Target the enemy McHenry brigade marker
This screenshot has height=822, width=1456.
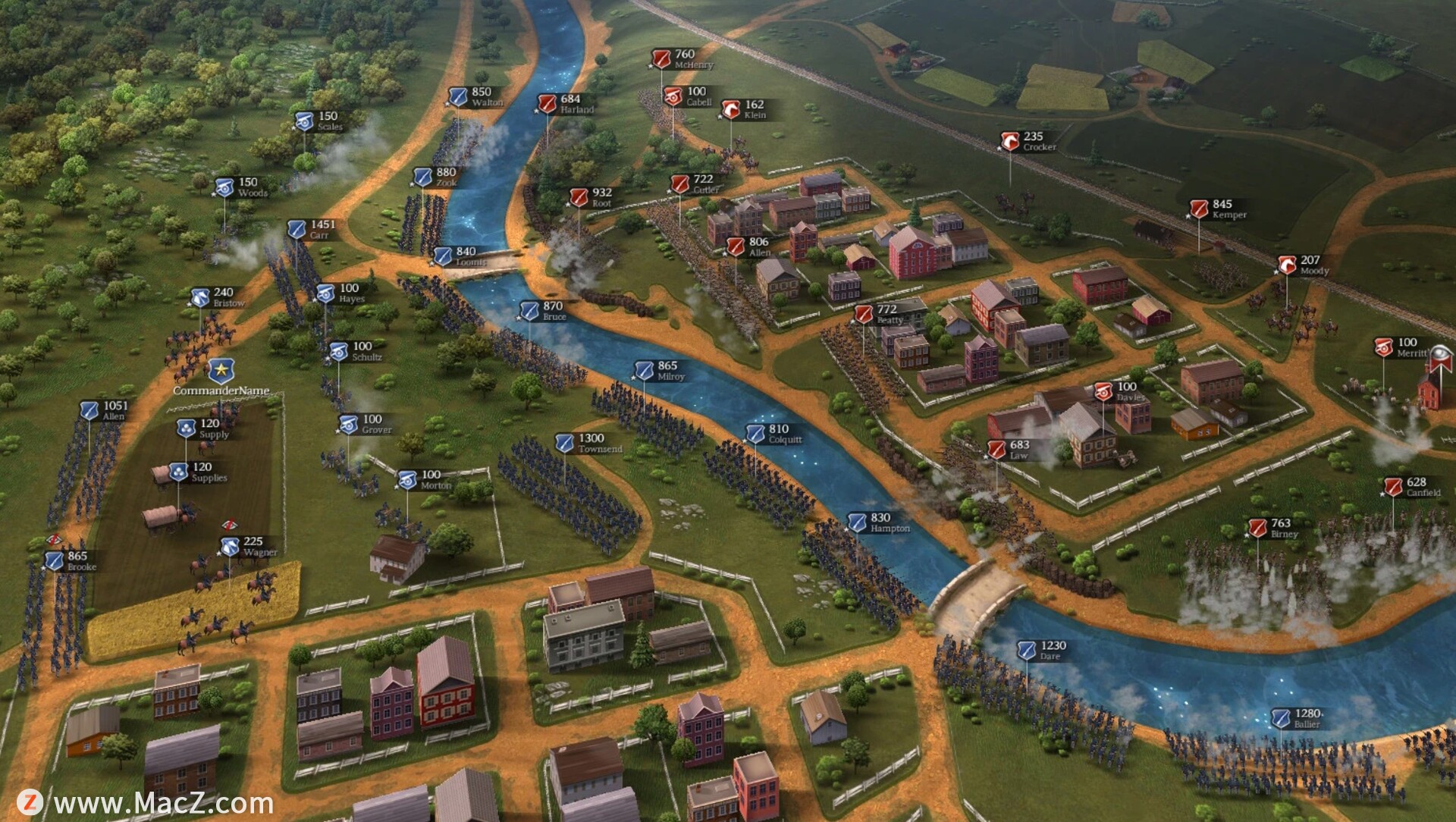(x=661, y=58)
